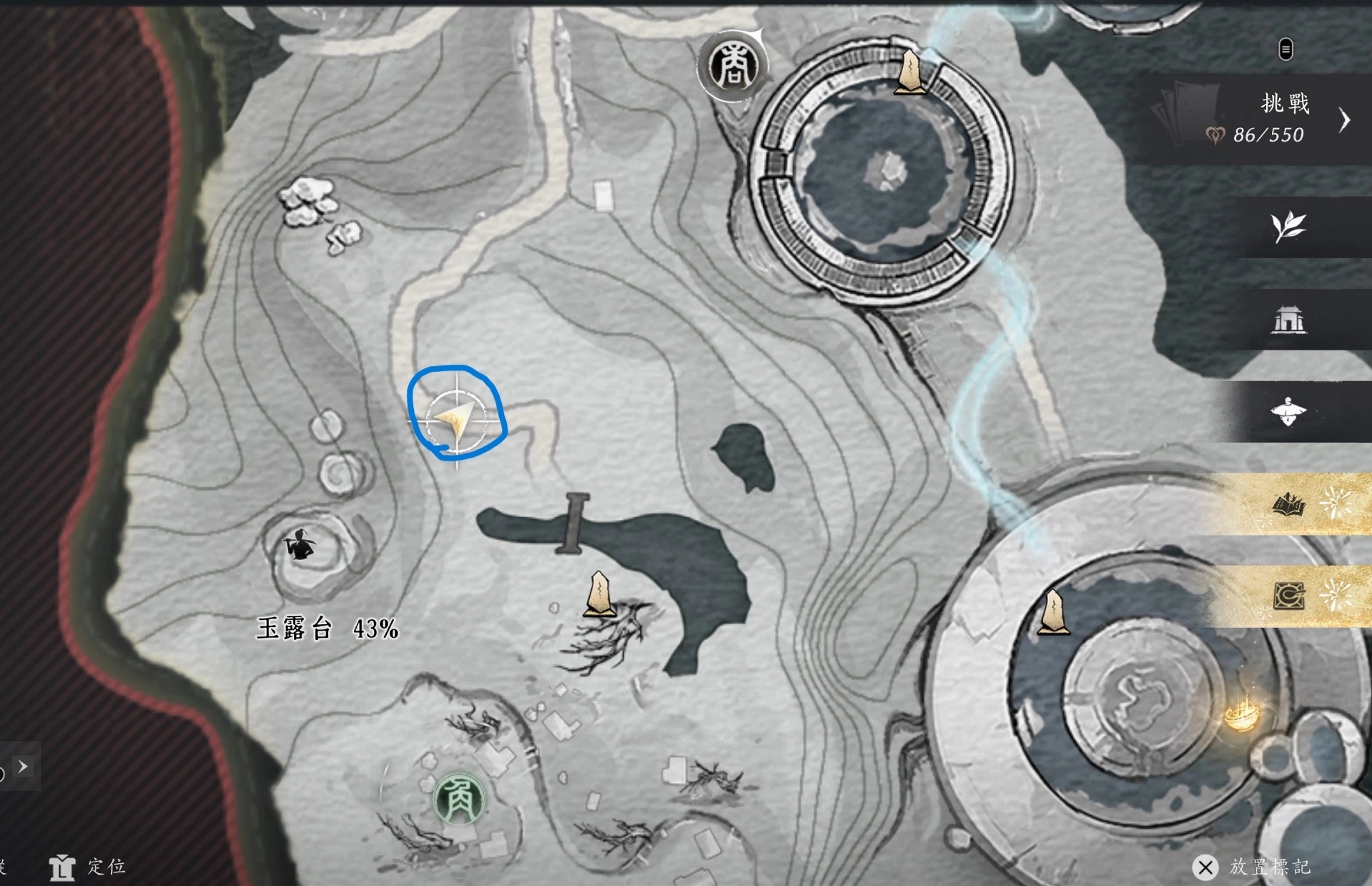Select the leaf sprig filter icon
Image resolution: width=1372 pixels, height=886 pixels.
[1288, 227]
